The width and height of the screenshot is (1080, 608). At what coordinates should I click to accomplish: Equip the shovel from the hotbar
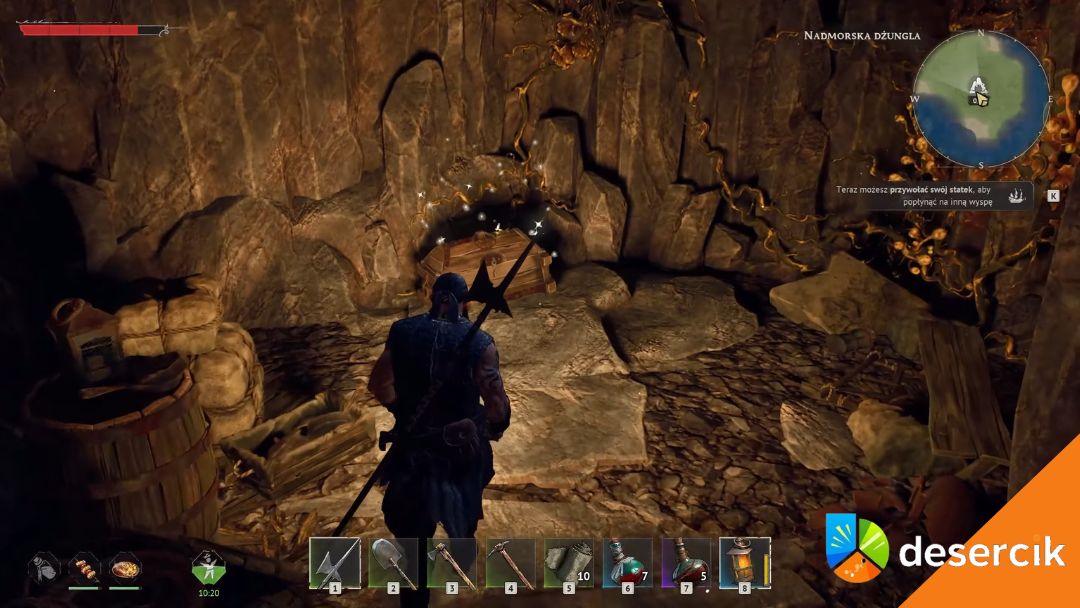(x=393, y=563)
